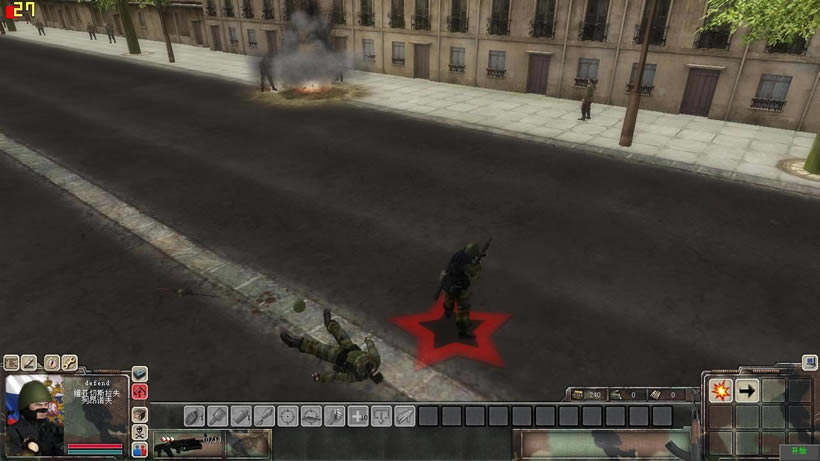
Task: Select the assault rifle weapon slot
Action: point(187,443)
